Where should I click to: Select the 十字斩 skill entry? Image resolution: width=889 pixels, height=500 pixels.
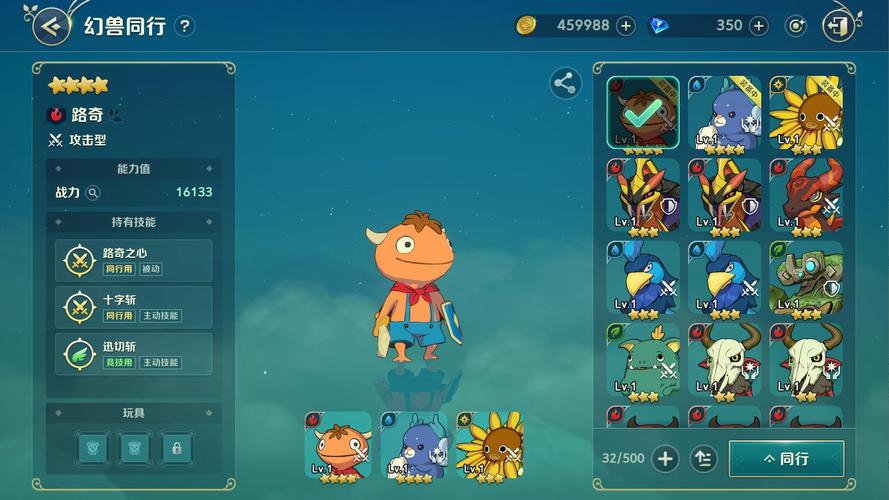(x=133, y=307)
